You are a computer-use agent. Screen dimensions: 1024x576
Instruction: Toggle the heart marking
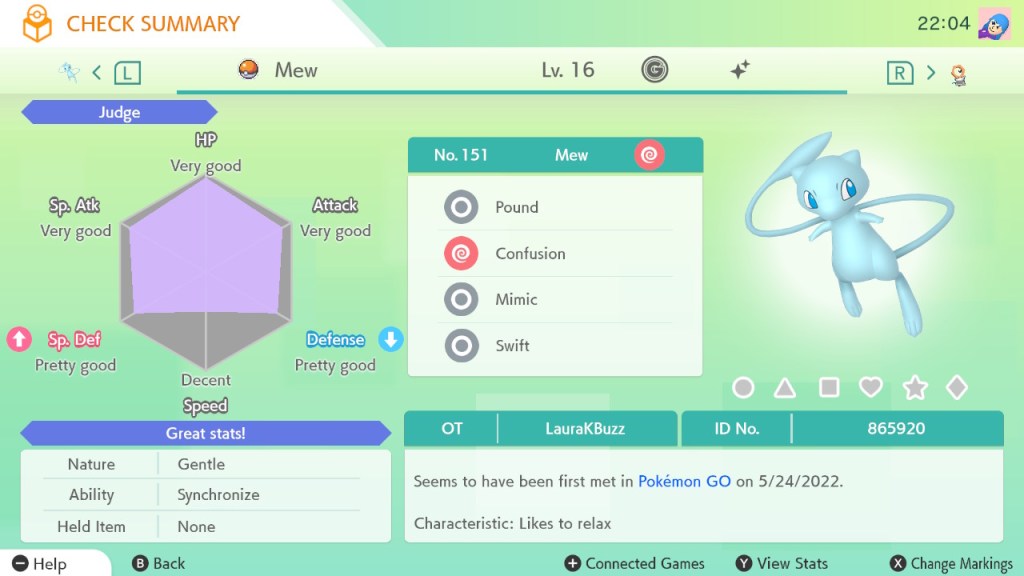point(871,387)
